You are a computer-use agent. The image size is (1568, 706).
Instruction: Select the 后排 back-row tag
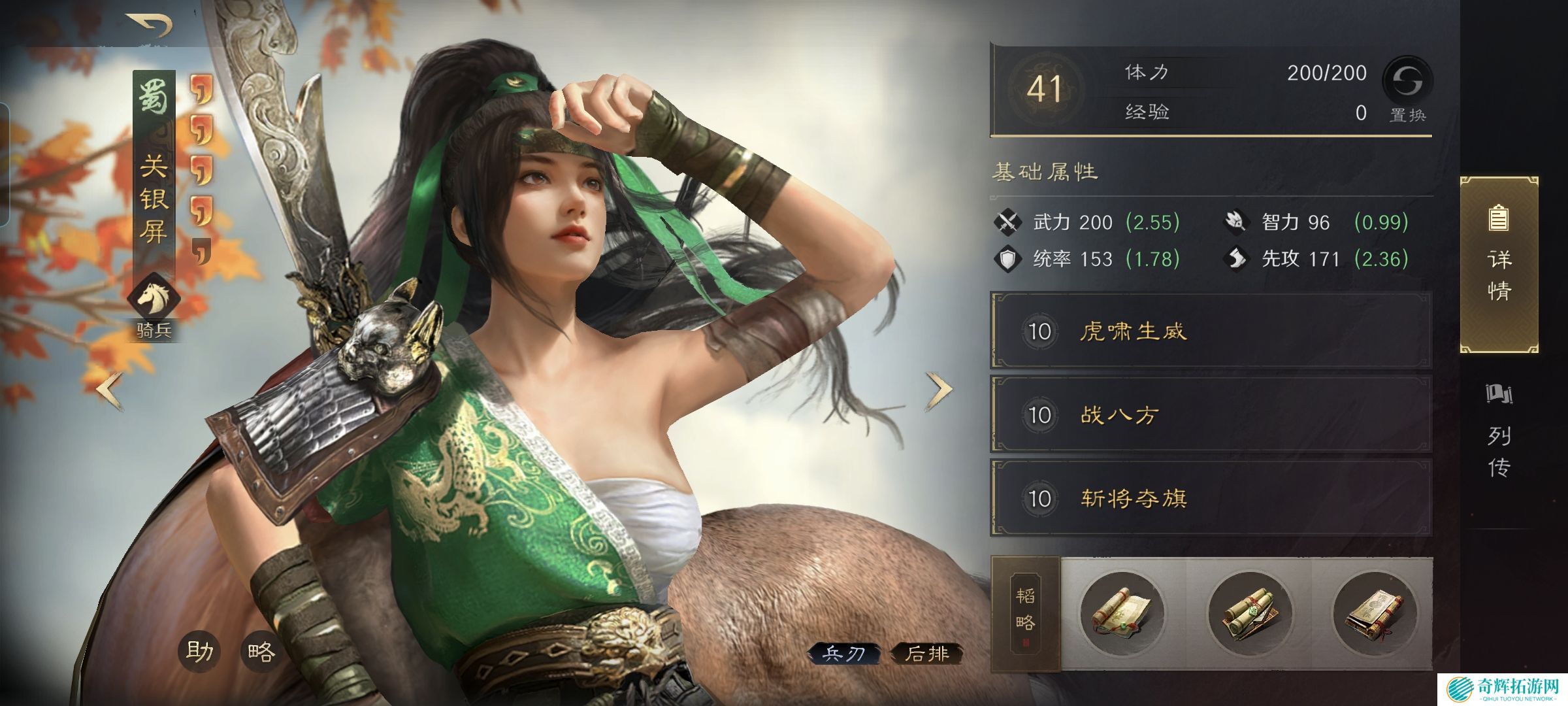926,654
